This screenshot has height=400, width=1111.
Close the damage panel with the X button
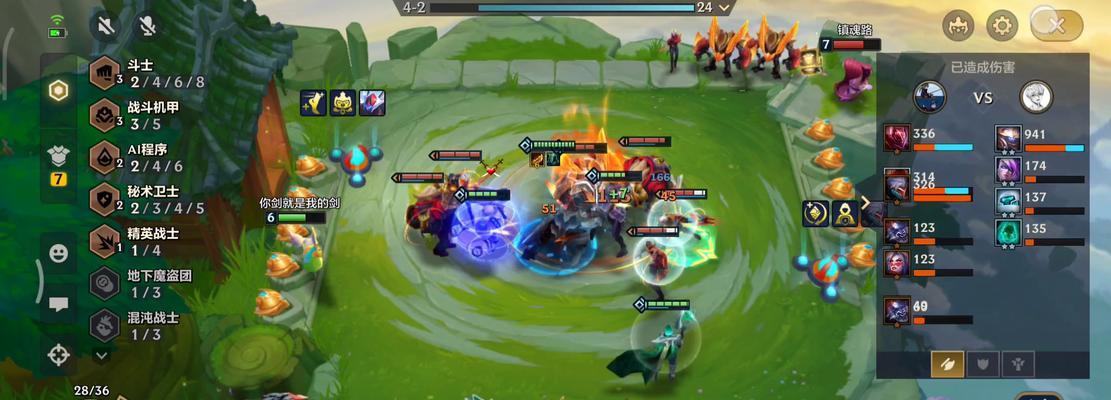[x=1055, y=25]
